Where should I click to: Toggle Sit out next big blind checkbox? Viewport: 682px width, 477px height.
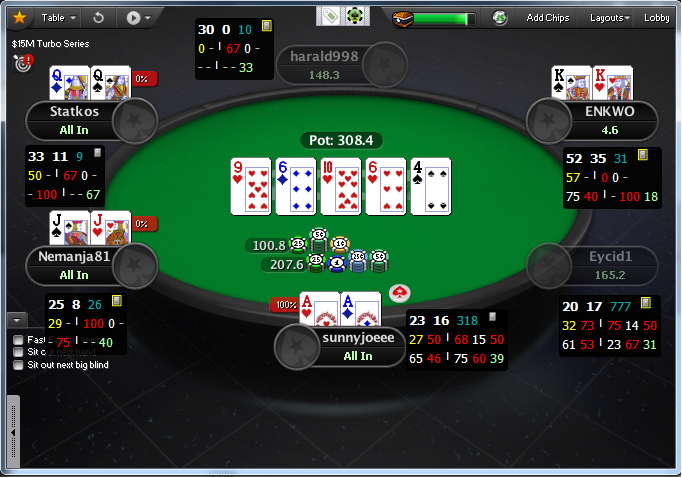click(x=19, y=365)
